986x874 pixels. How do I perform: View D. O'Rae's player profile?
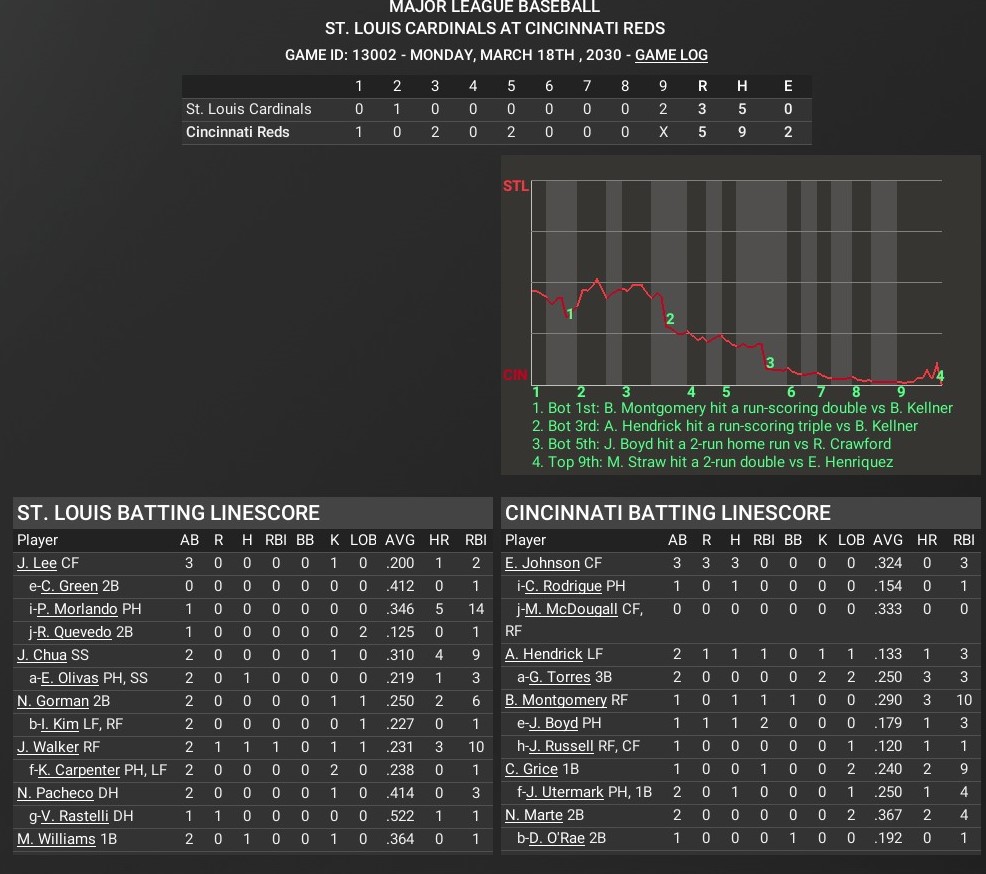click(558, 838)
